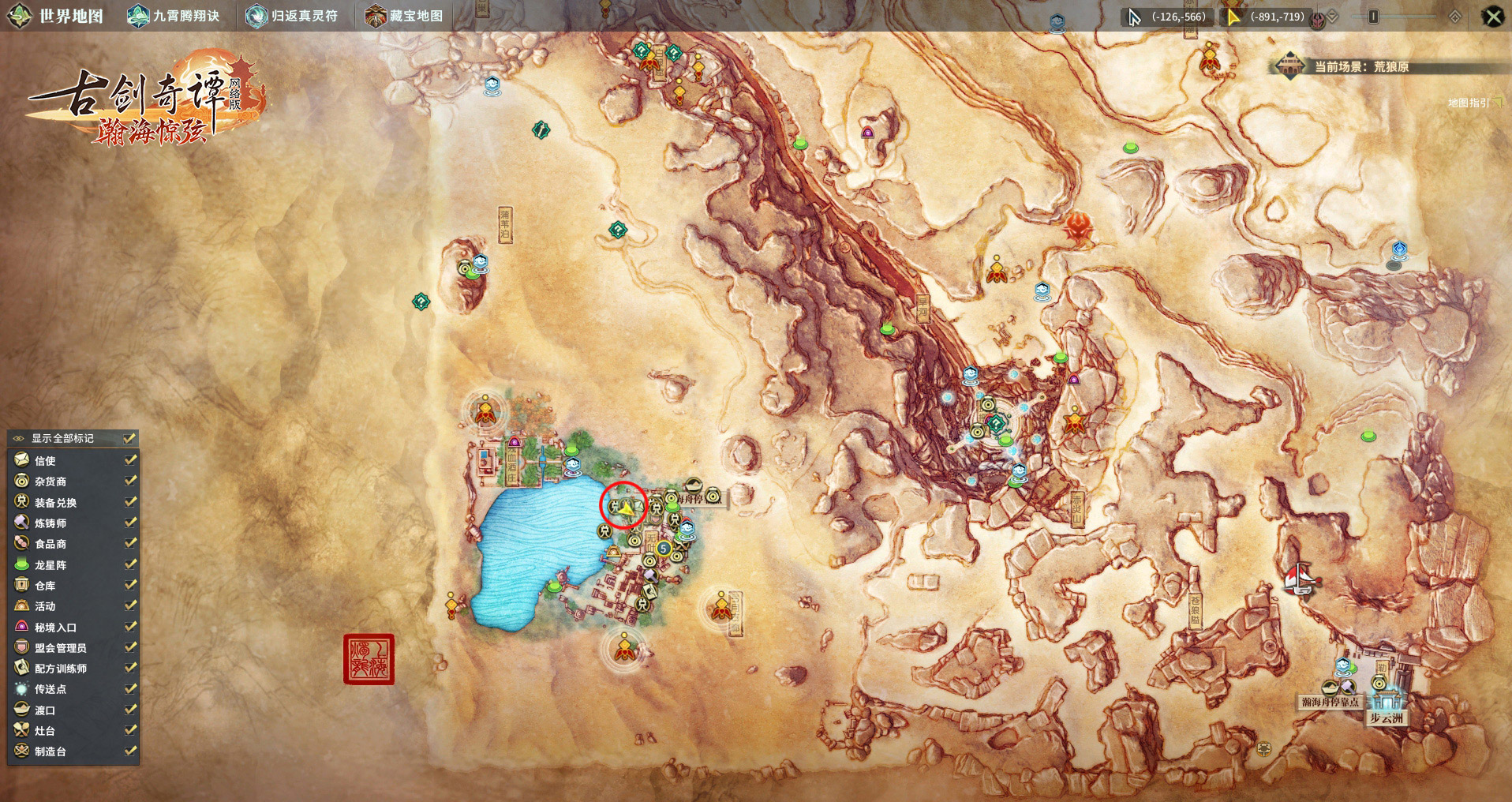1512x802 pixels.
Task: Hide 龙星阵 markers via its checkbox
Action: pos(130,564)
